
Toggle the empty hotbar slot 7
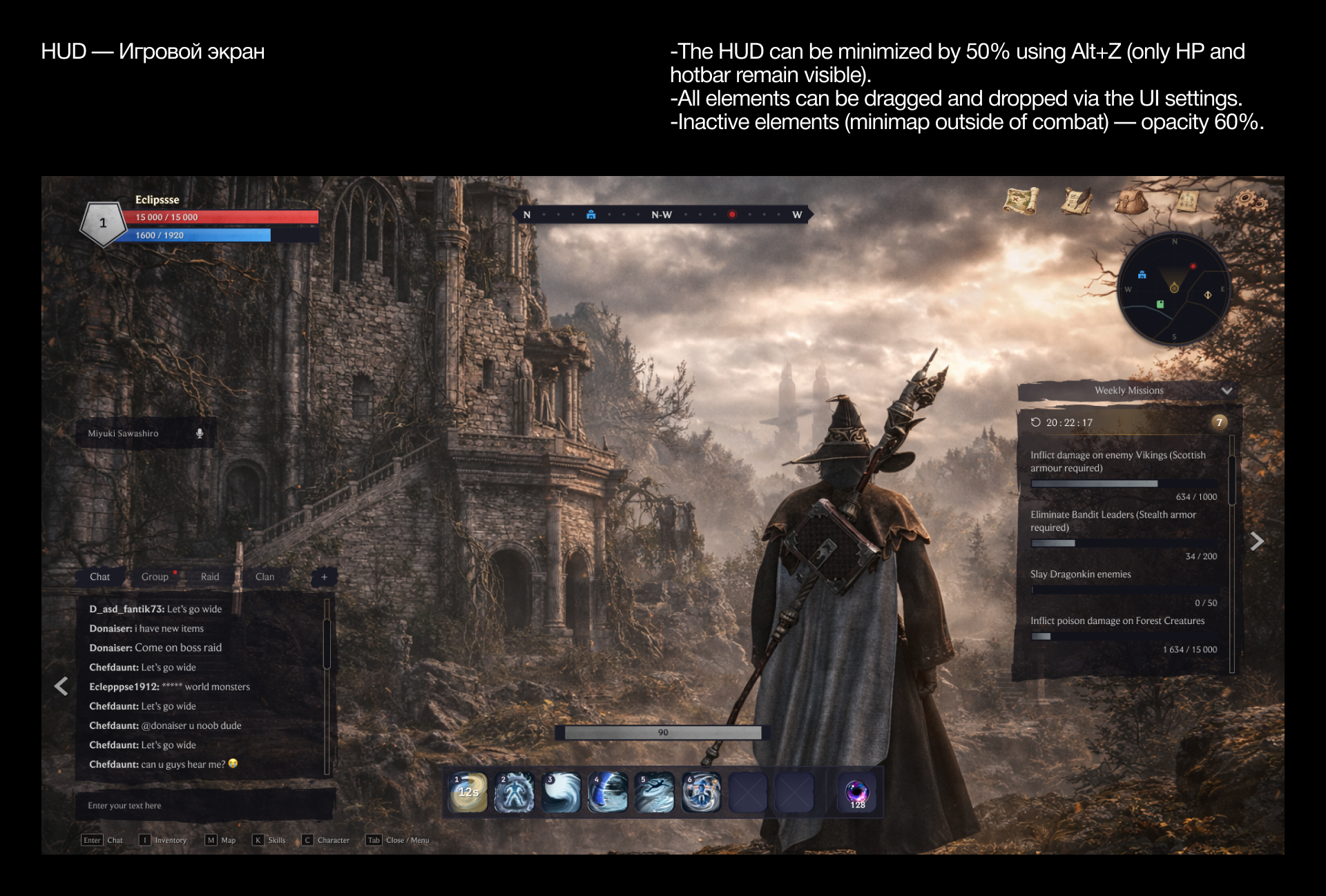(x=748, y=792)
